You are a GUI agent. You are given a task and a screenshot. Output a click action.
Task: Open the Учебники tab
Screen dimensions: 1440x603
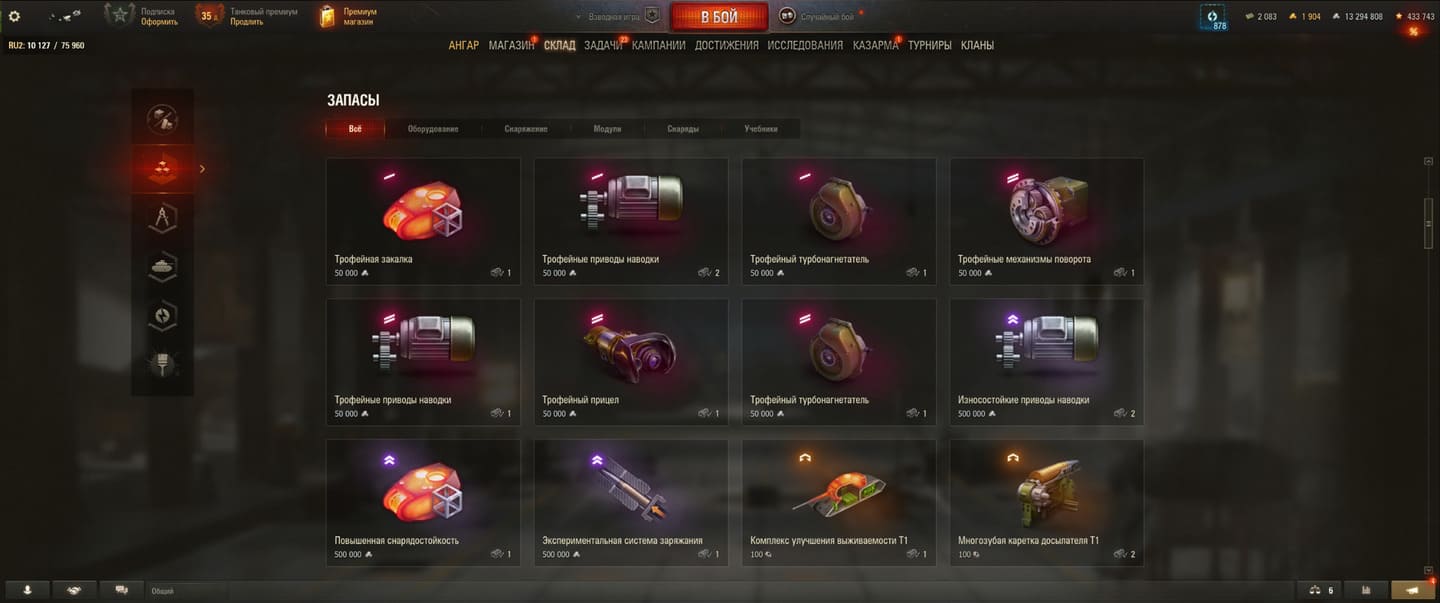pos(761,129)
